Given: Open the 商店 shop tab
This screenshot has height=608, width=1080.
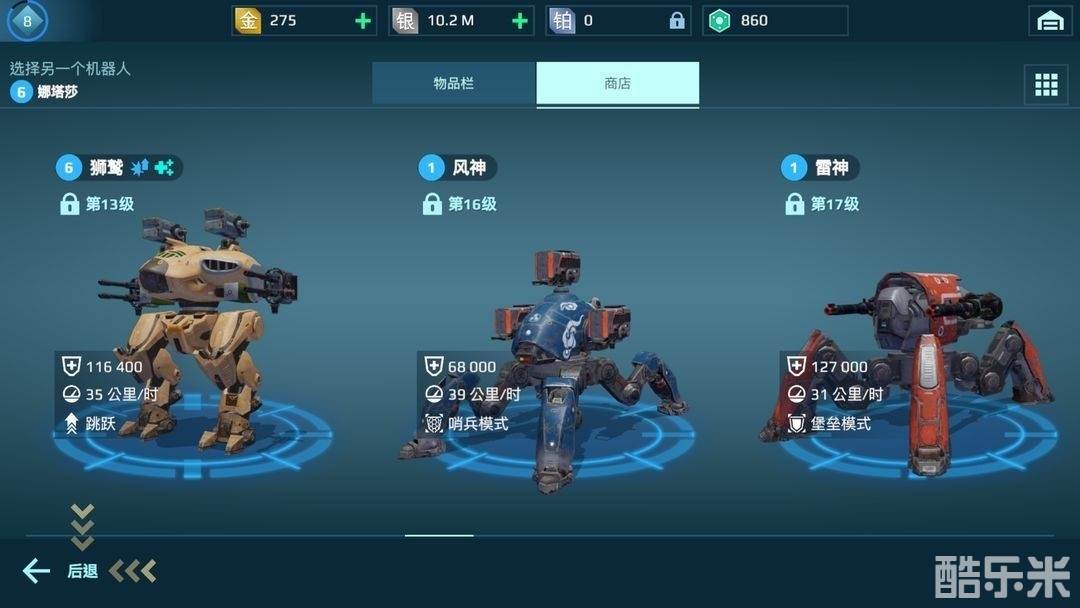Looking at the screenshot, I should pos(617,84).
